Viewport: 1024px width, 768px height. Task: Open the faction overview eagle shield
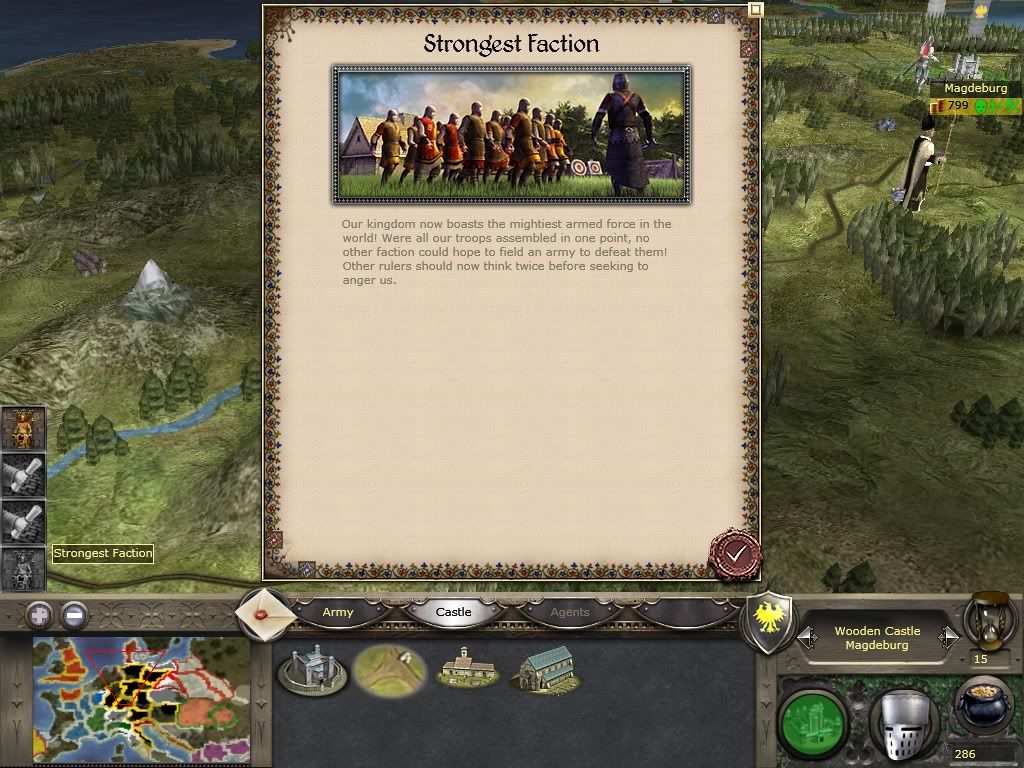pos(770,622)
